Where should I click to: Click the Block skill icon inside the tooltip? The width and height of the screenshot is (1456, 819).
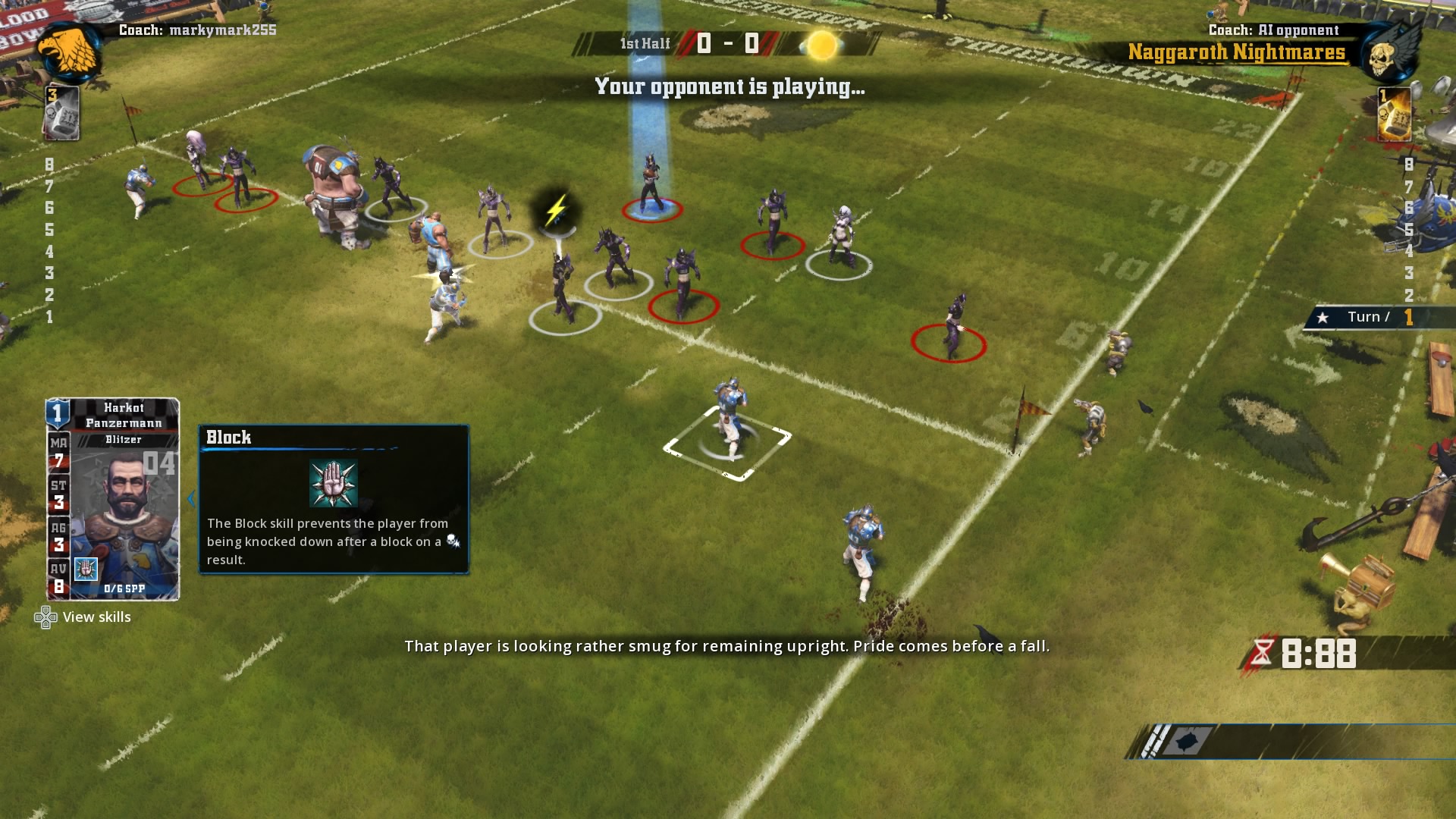[333, 481]
